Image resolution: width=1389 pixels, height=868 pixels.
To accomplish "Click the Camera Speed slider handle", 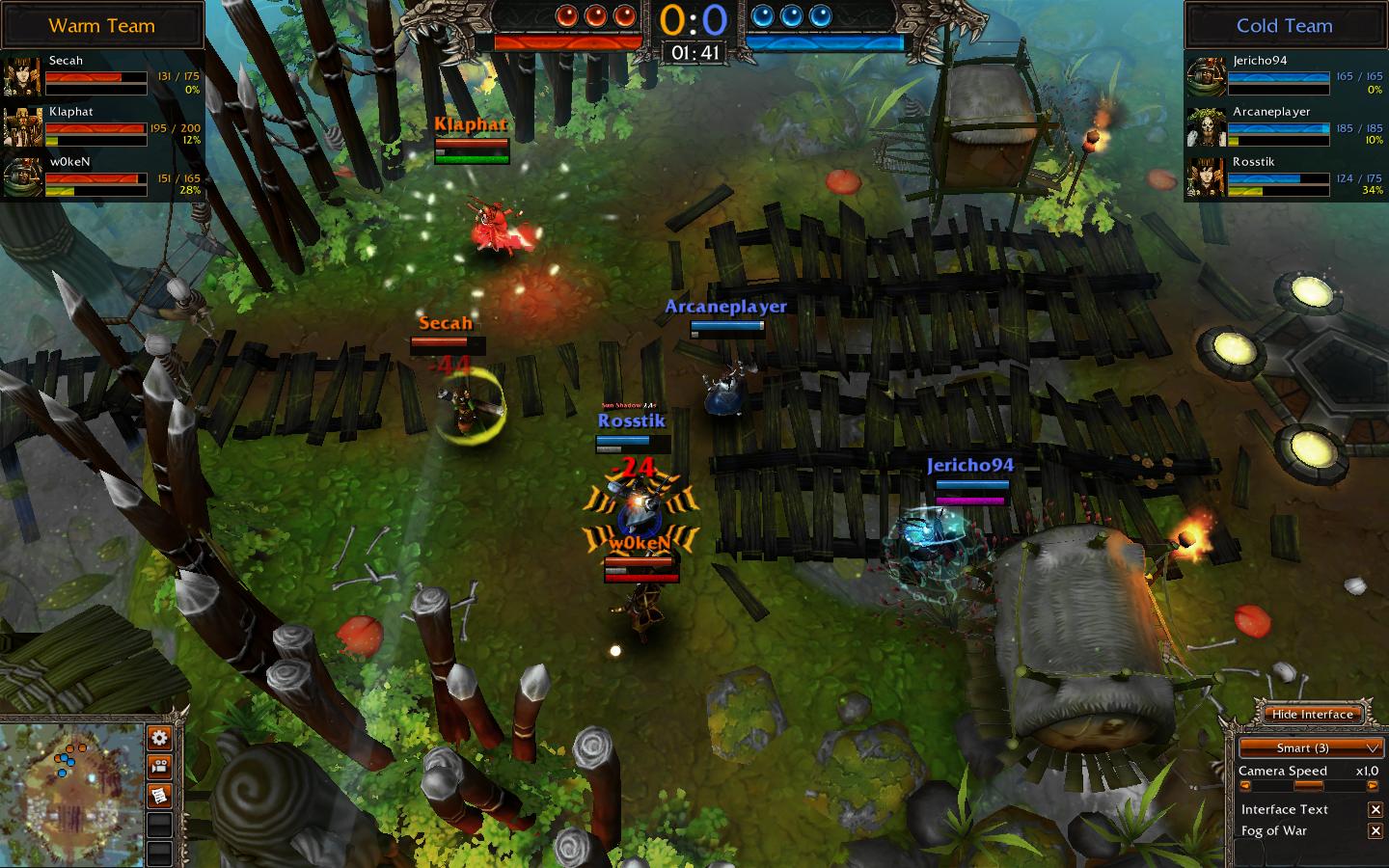I will [x=1309, y=786].
